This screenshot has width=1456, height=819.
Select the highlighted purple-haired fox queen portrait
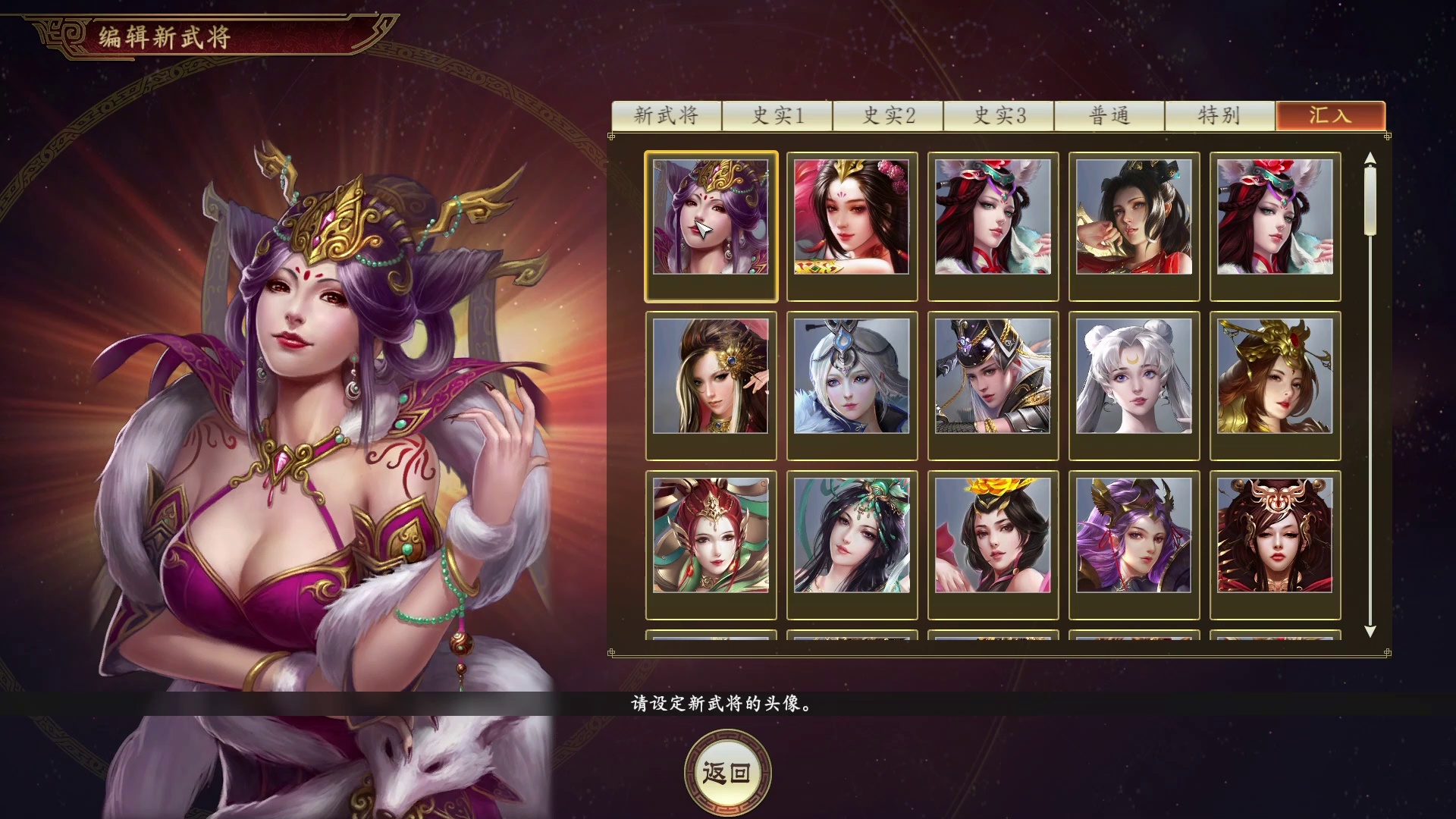click(x=711, y=223)
